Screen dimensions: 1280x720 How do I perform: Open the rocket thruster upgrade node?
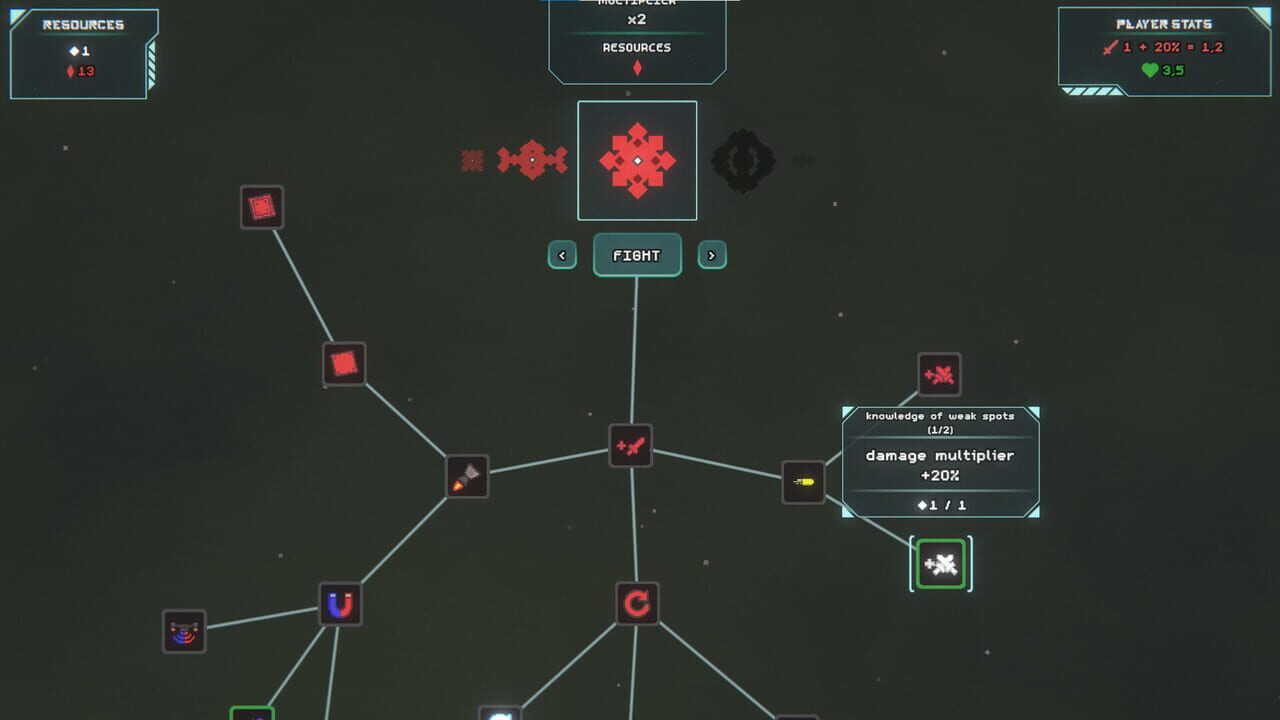tap(466, 476)
